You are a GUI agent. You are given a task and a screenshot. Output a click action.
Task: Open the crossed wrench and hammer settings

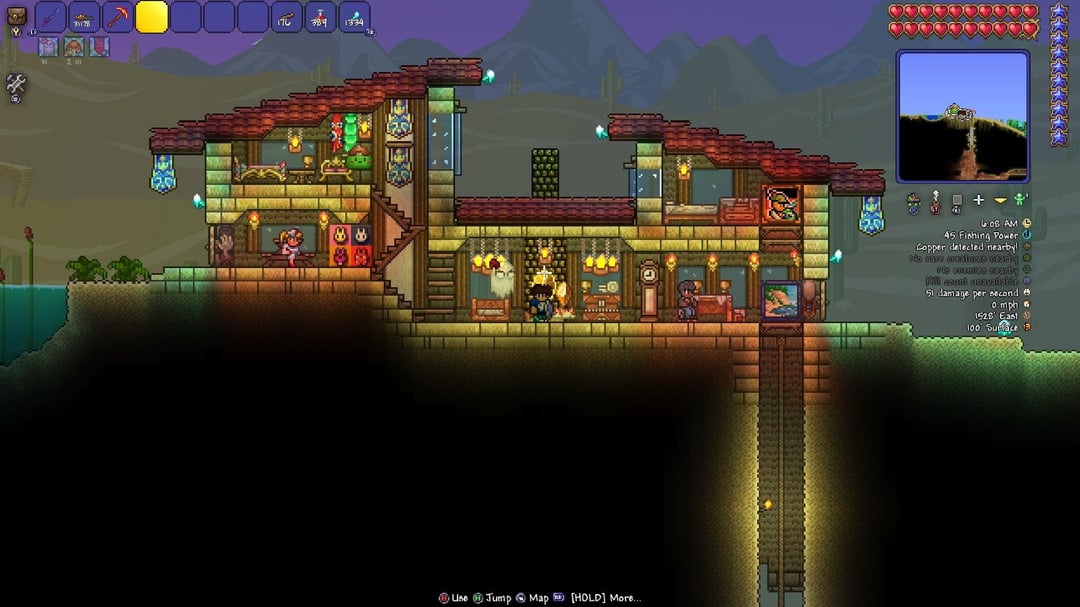pyautogui.click(x=15, y=86)
